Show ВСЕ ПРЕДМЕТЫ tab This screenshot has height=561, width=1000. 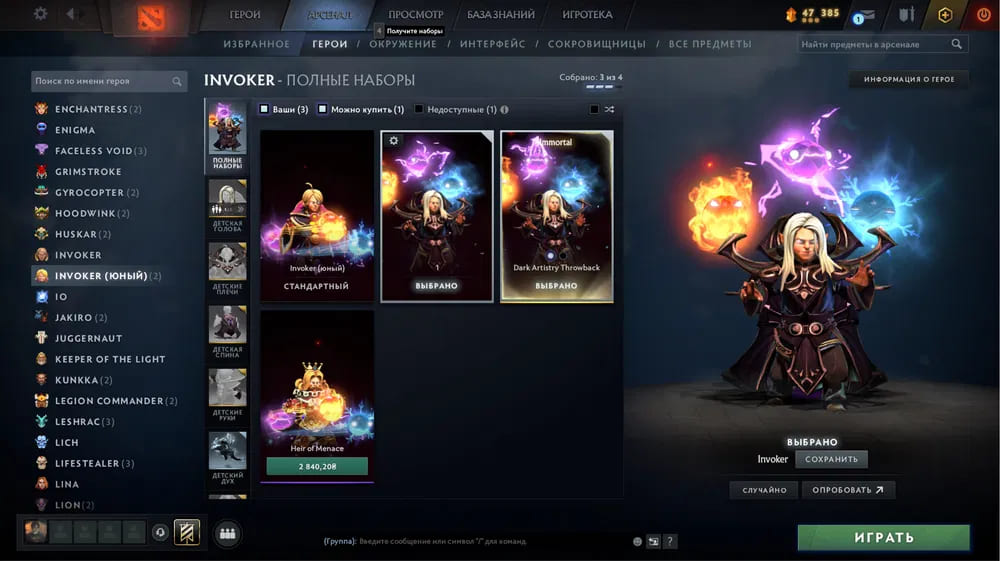point(710,44)
